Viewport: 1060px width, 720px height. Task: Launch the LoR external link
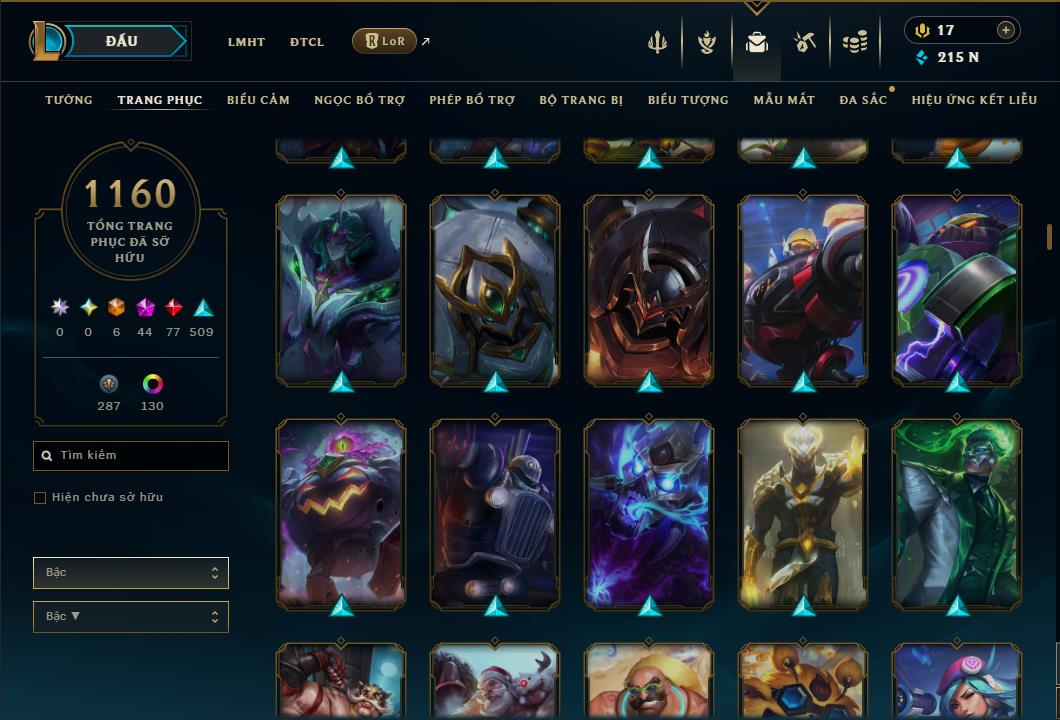(385, 41)
